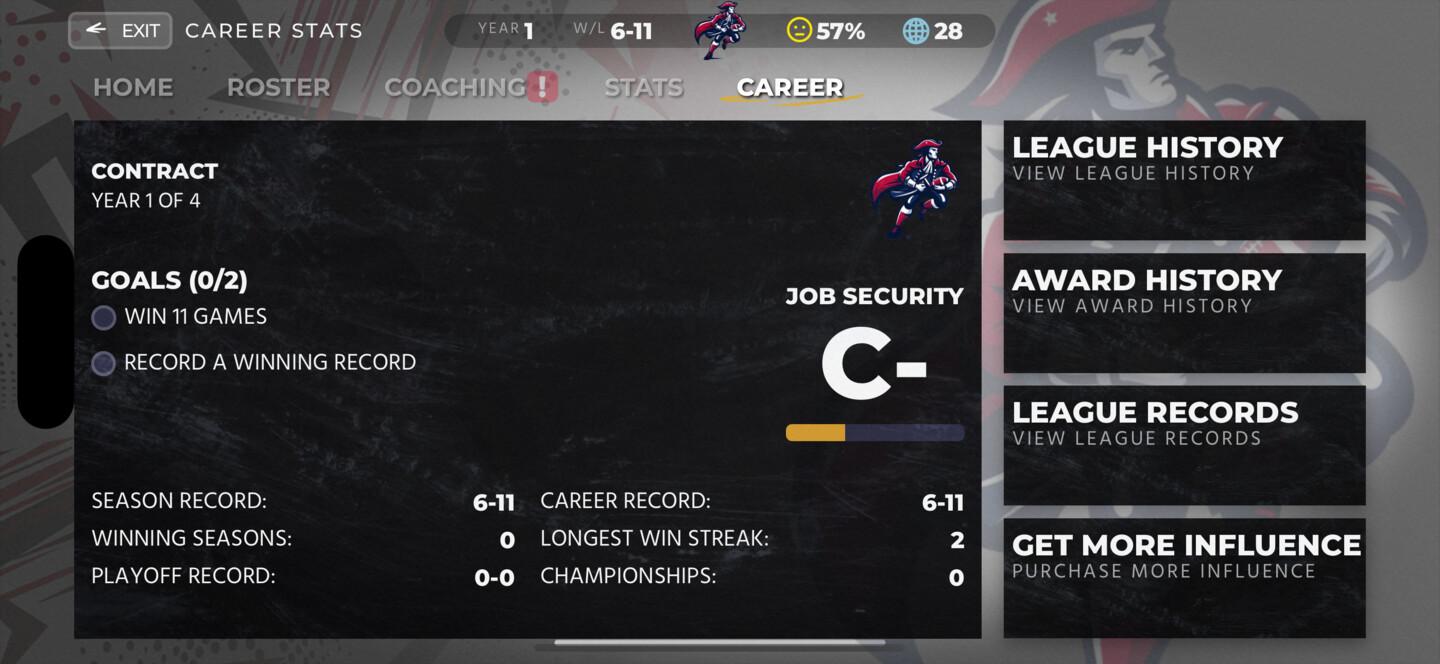
Task: Check the League Records
Action: pos(1184,445)
